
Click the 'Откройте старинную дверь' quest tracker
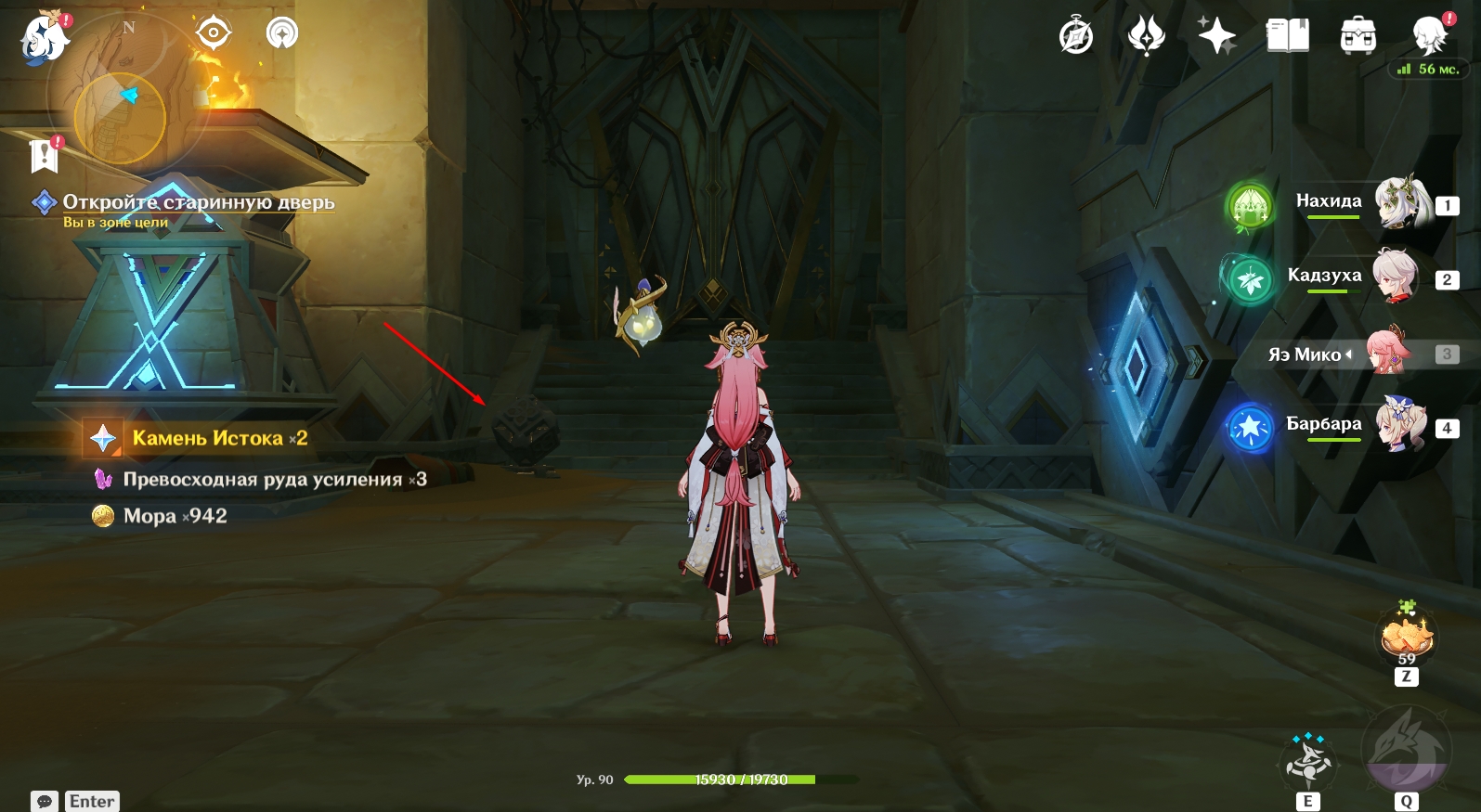pos(198,202)
